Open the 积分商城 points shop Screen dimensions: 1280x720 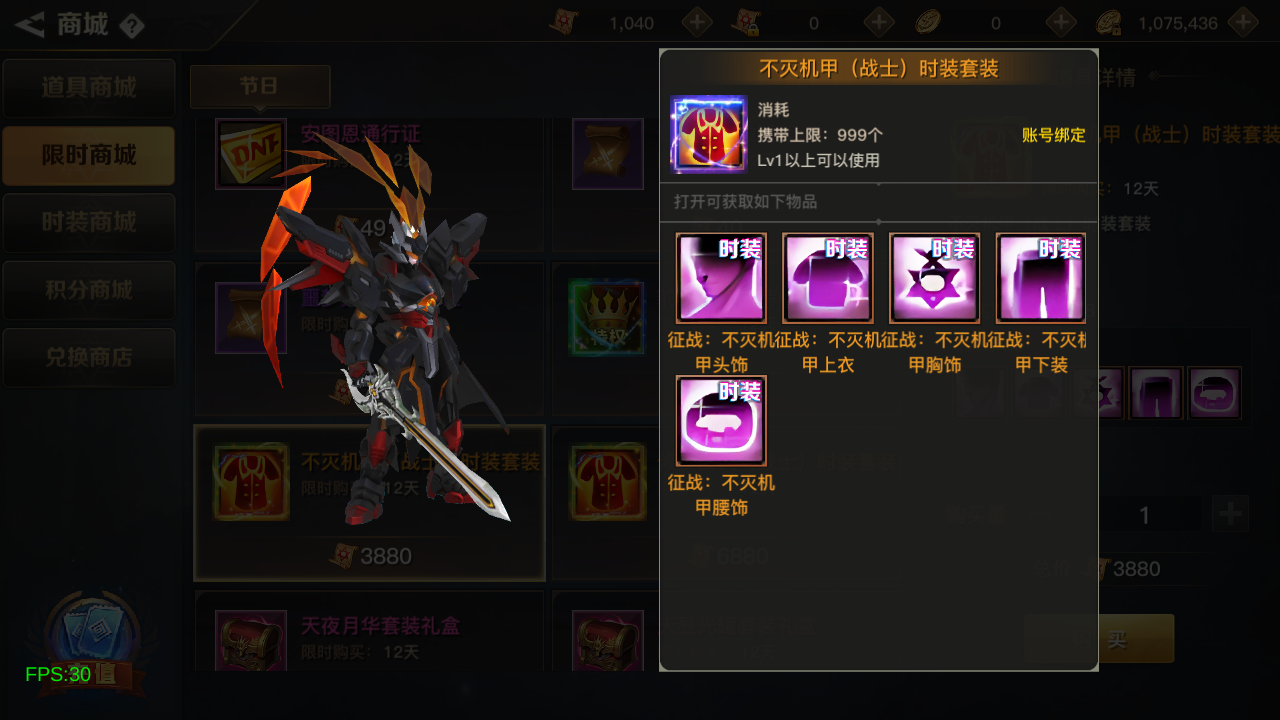point(89,290)
